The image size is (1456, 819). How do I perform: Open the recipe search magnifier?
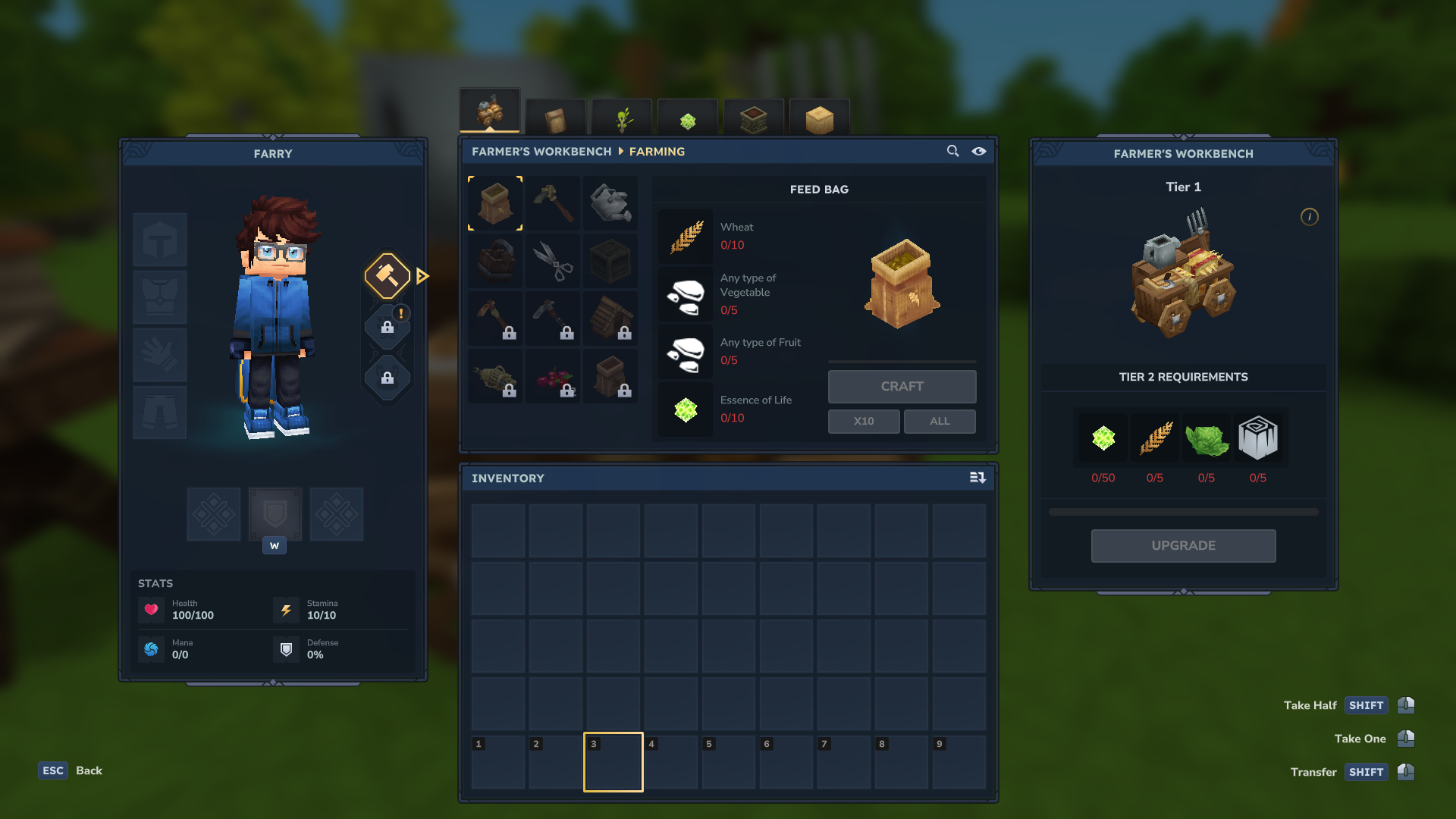coord(952,151)
